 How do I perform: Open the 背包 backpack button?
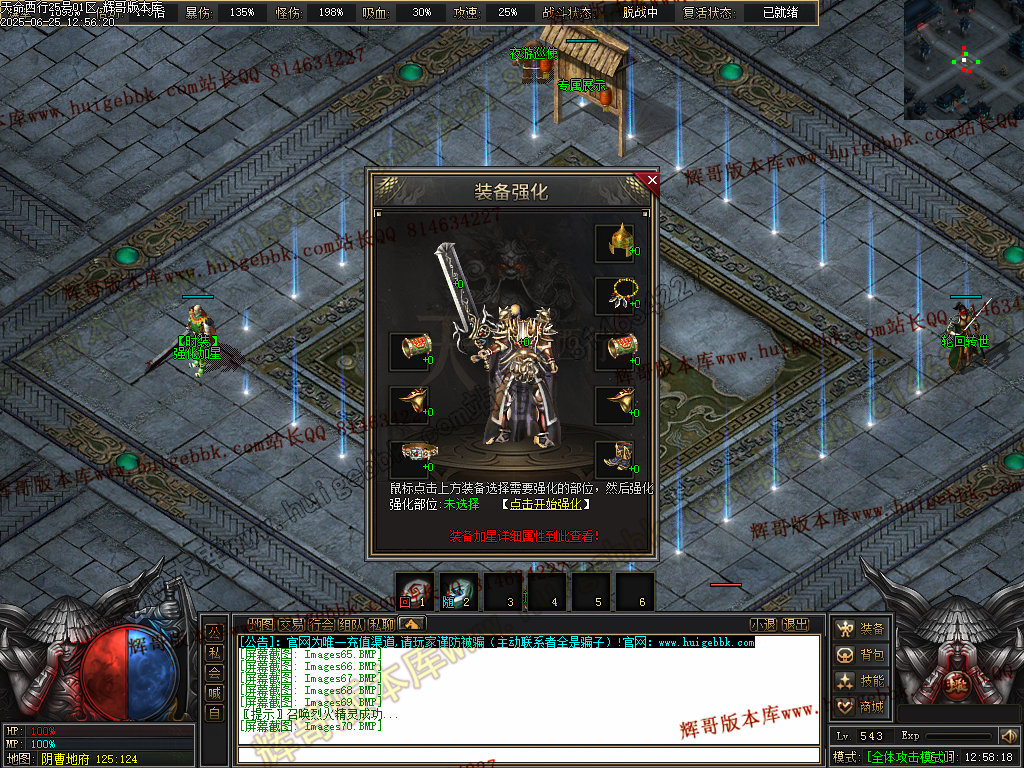(x=862, y=655)
